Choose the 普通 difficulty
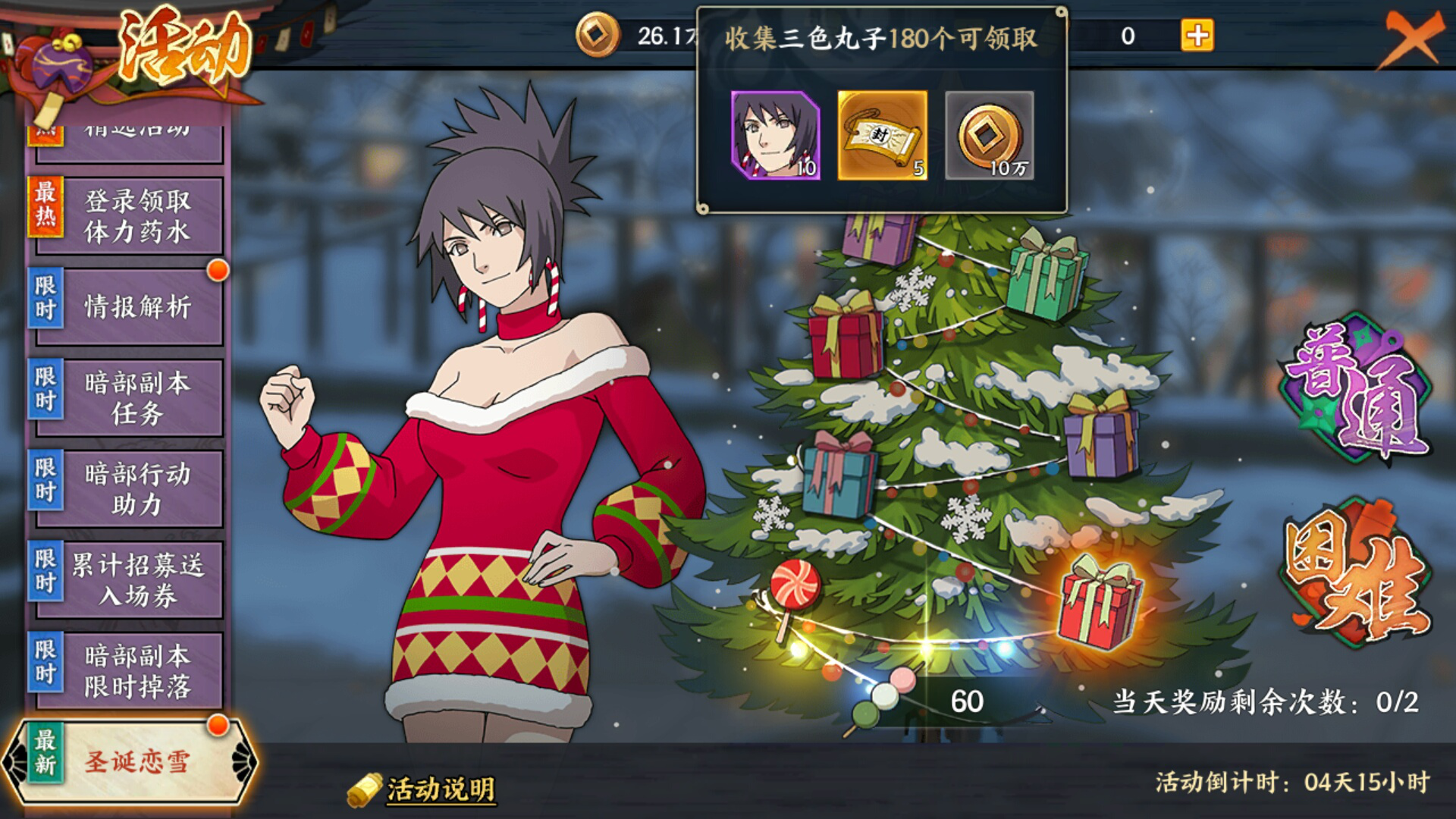 1355,387
